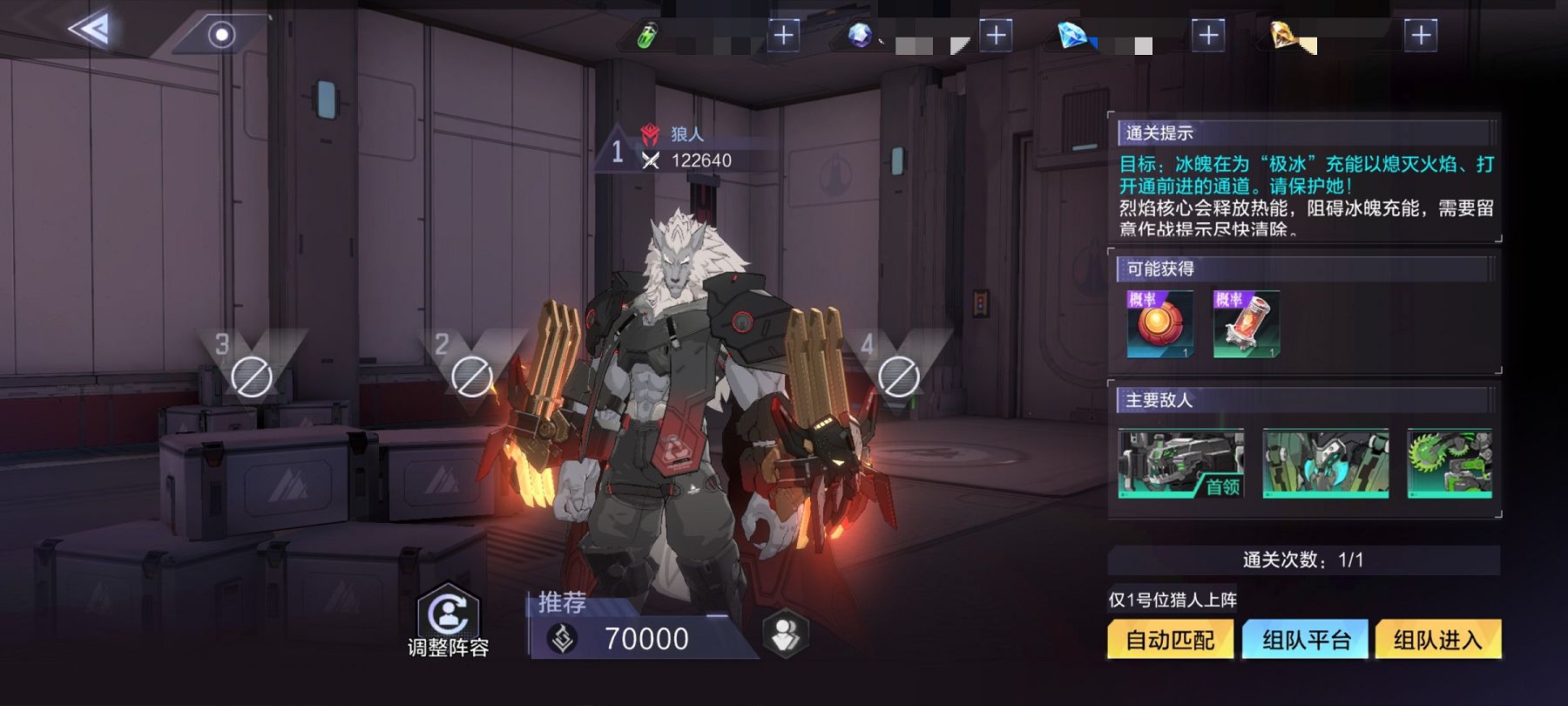Start 自动匹配 auto matching

(1170, 641)
